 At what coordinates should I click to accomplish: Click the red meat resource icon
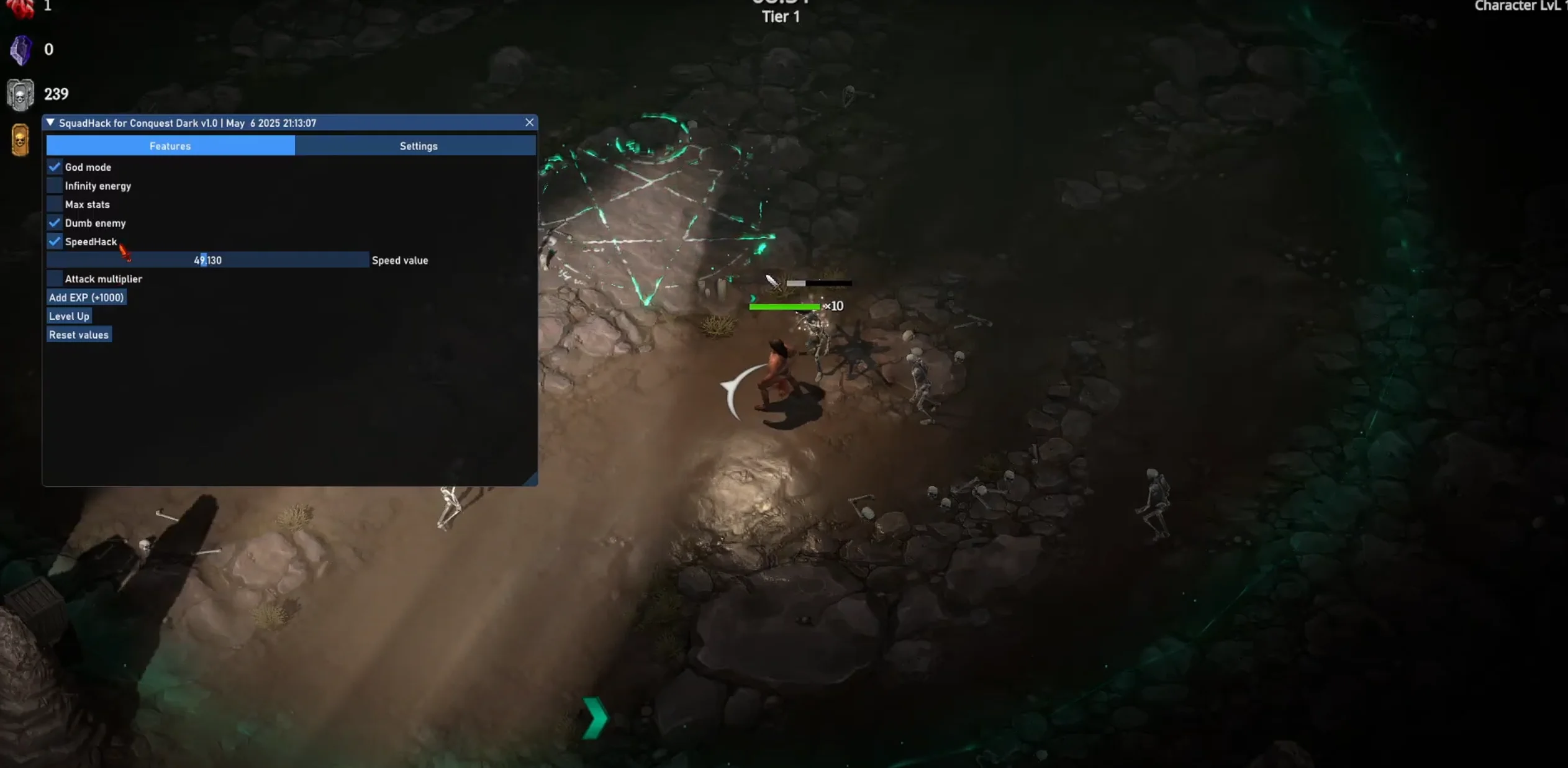[x=20, y=7]
